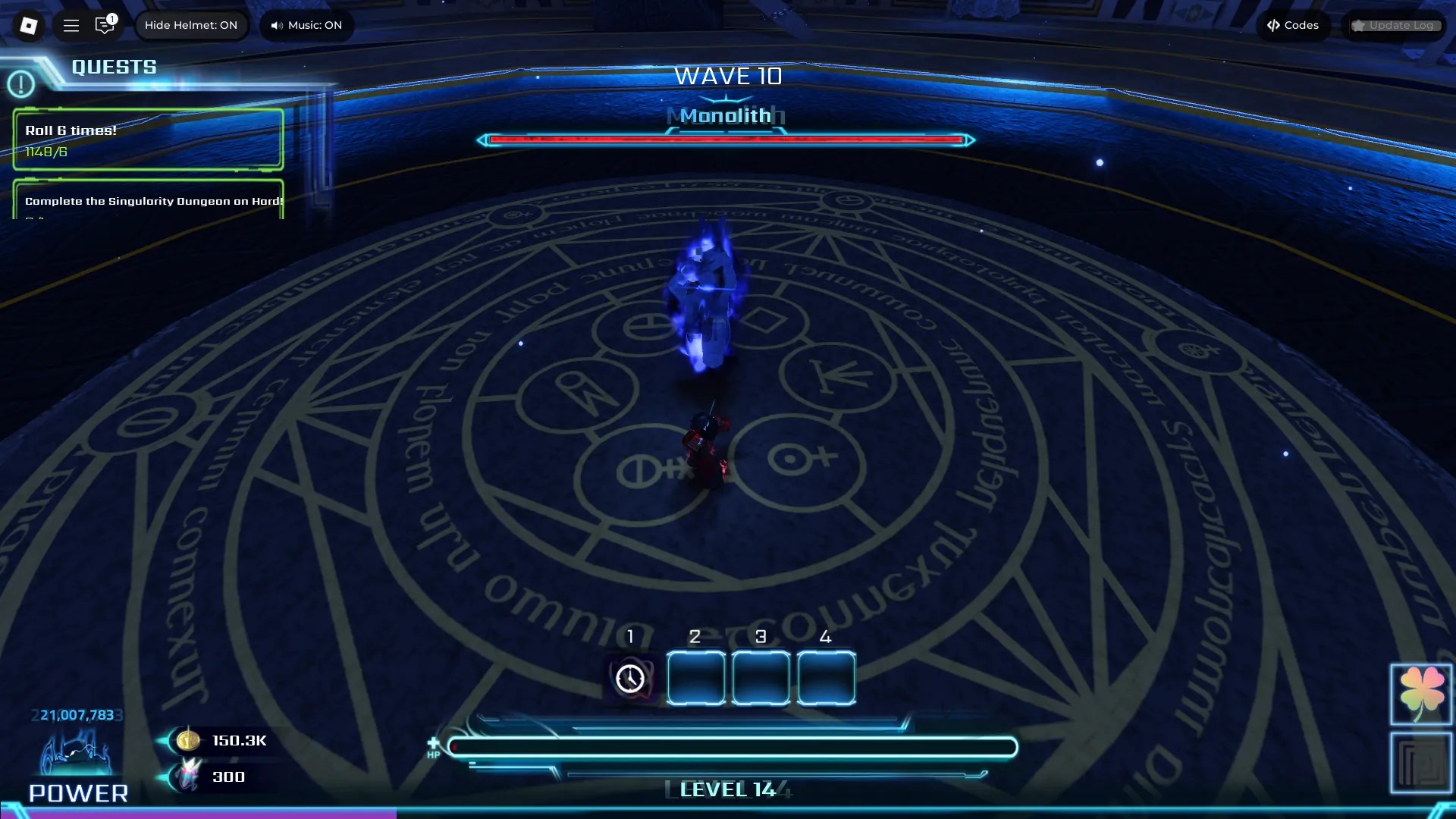The width and height of the screenshot is (1456, 819).
Task: View the QUESTS header tab
Action: (x=114, y=67)
